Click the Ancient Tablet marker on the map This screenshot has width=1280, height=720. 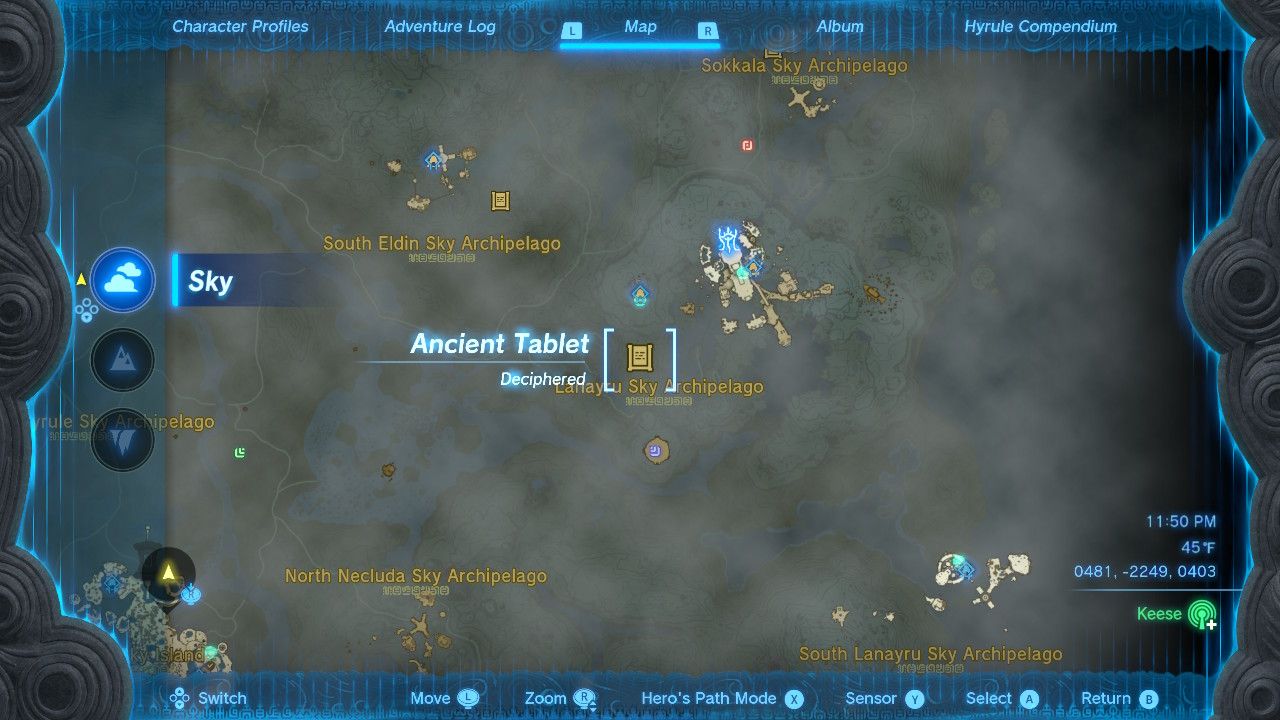pyautogui.click(x=640, y=358)
